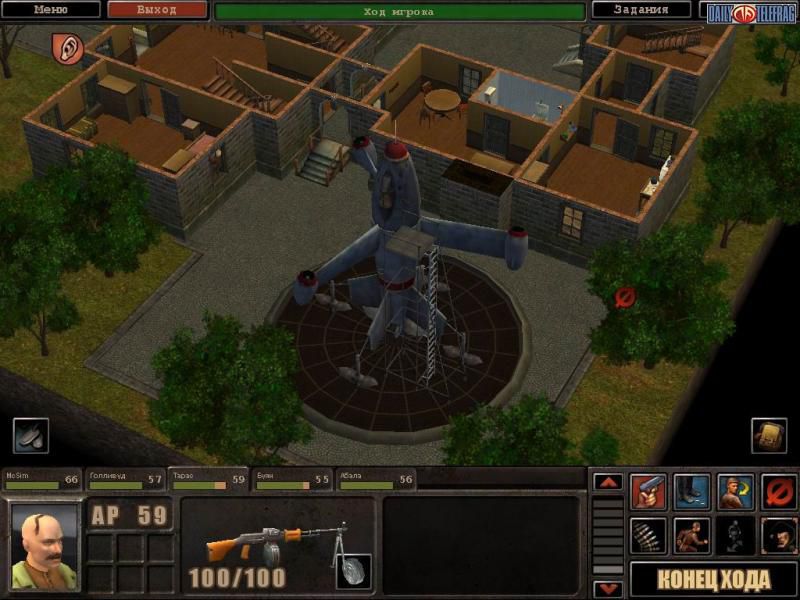Click the red Выход exit button
Image resolution: width=800 pixels, height=600 pixels.
tap(156, 10)
